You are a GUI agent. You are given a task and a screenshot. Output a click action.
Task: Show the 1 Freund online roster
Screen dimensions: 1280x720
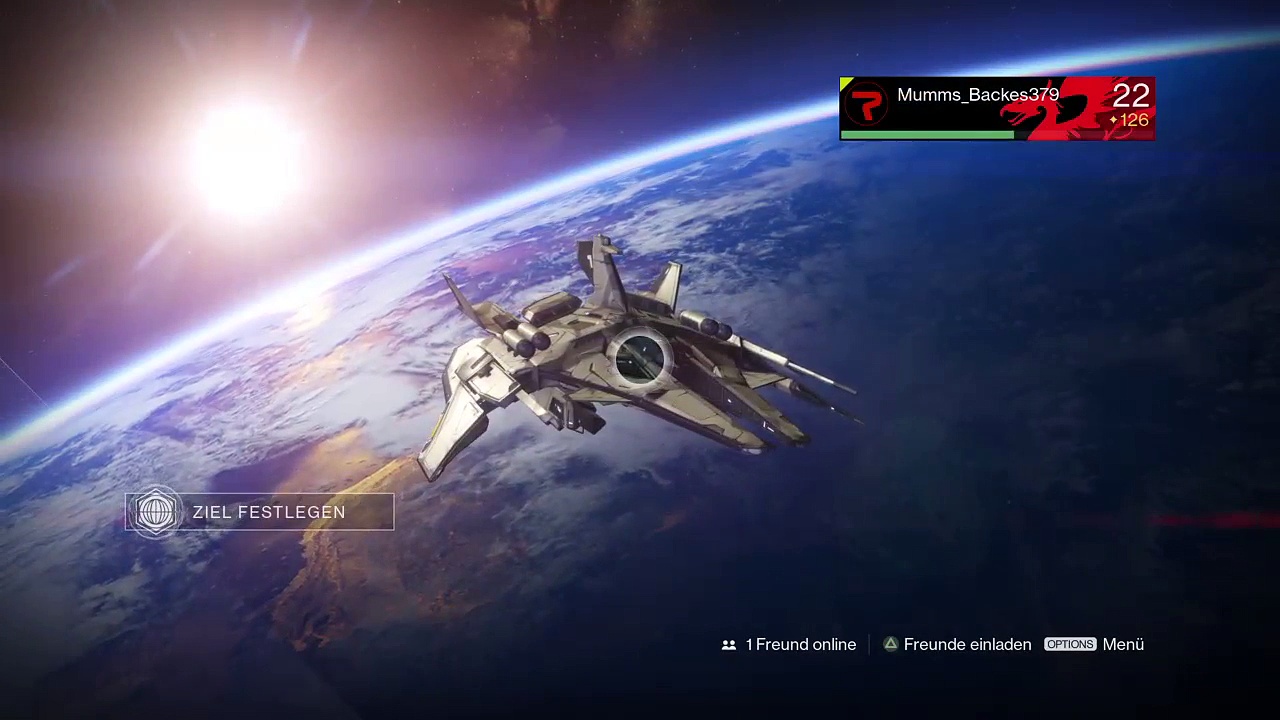coord(789,645)
